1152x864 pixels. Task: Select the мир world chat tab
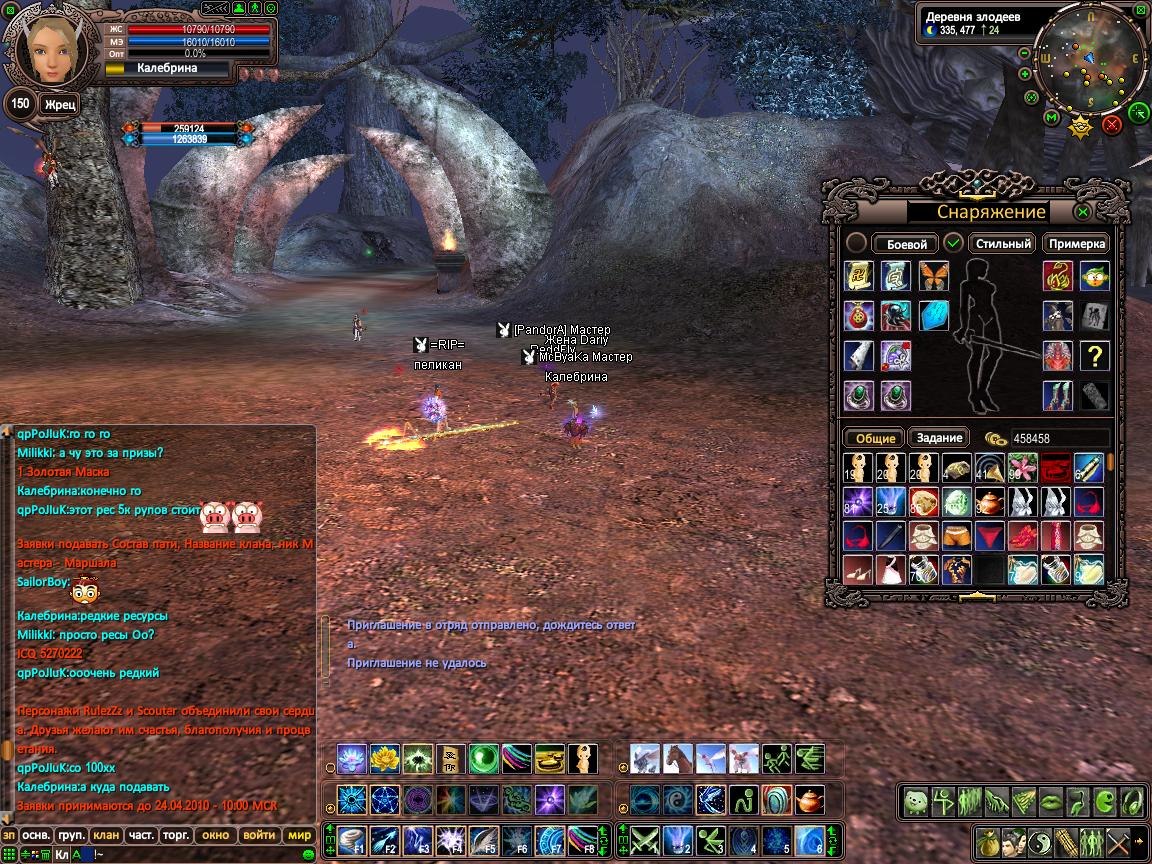tap(299, 835)
